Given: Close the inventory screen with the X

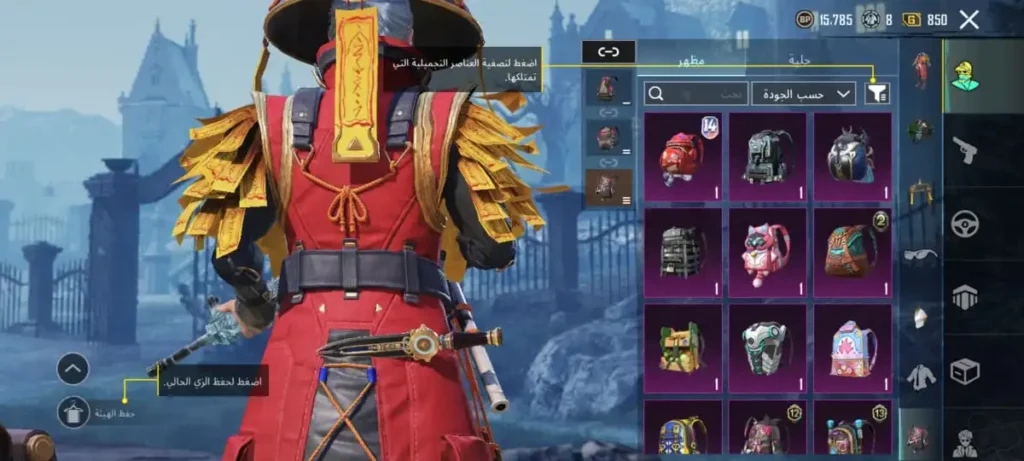Looking at the screenshot, I should point(968,19).
